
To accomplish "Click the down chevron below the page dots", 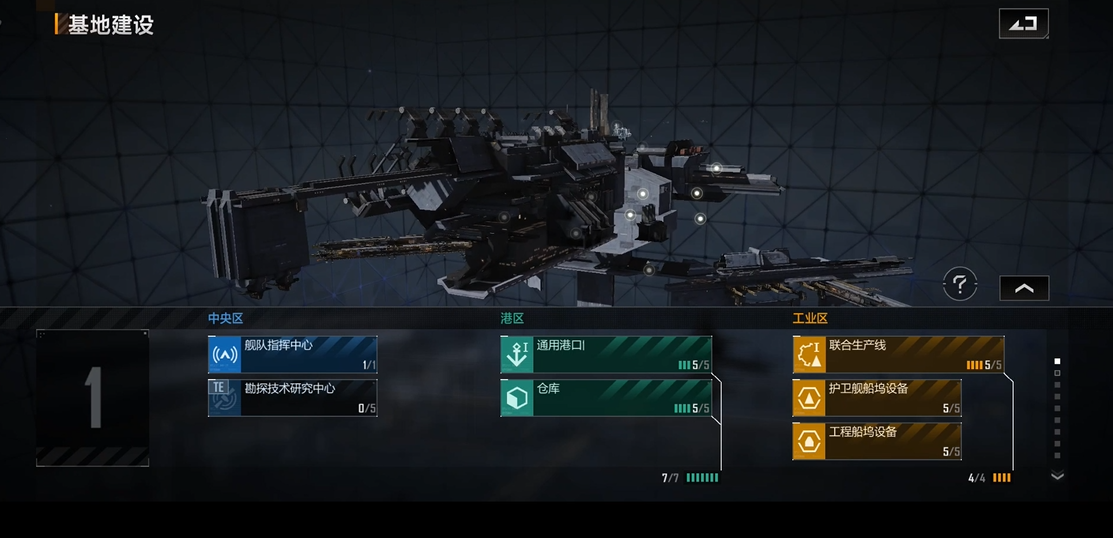I will (1057, 477).
